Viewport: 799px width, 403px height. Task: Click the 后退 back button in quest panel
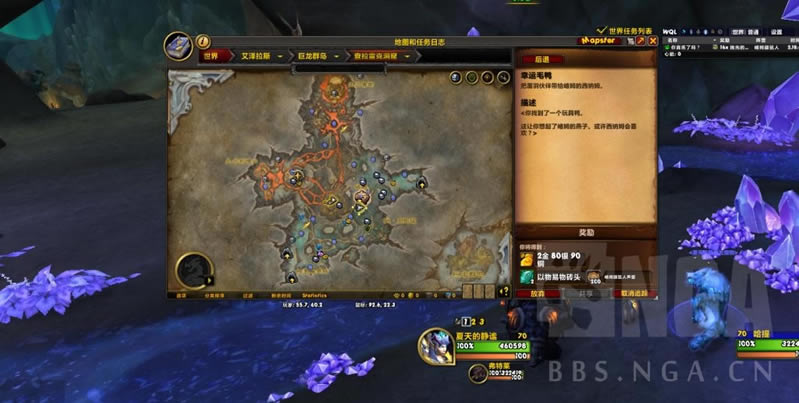[x=543, y=60]
